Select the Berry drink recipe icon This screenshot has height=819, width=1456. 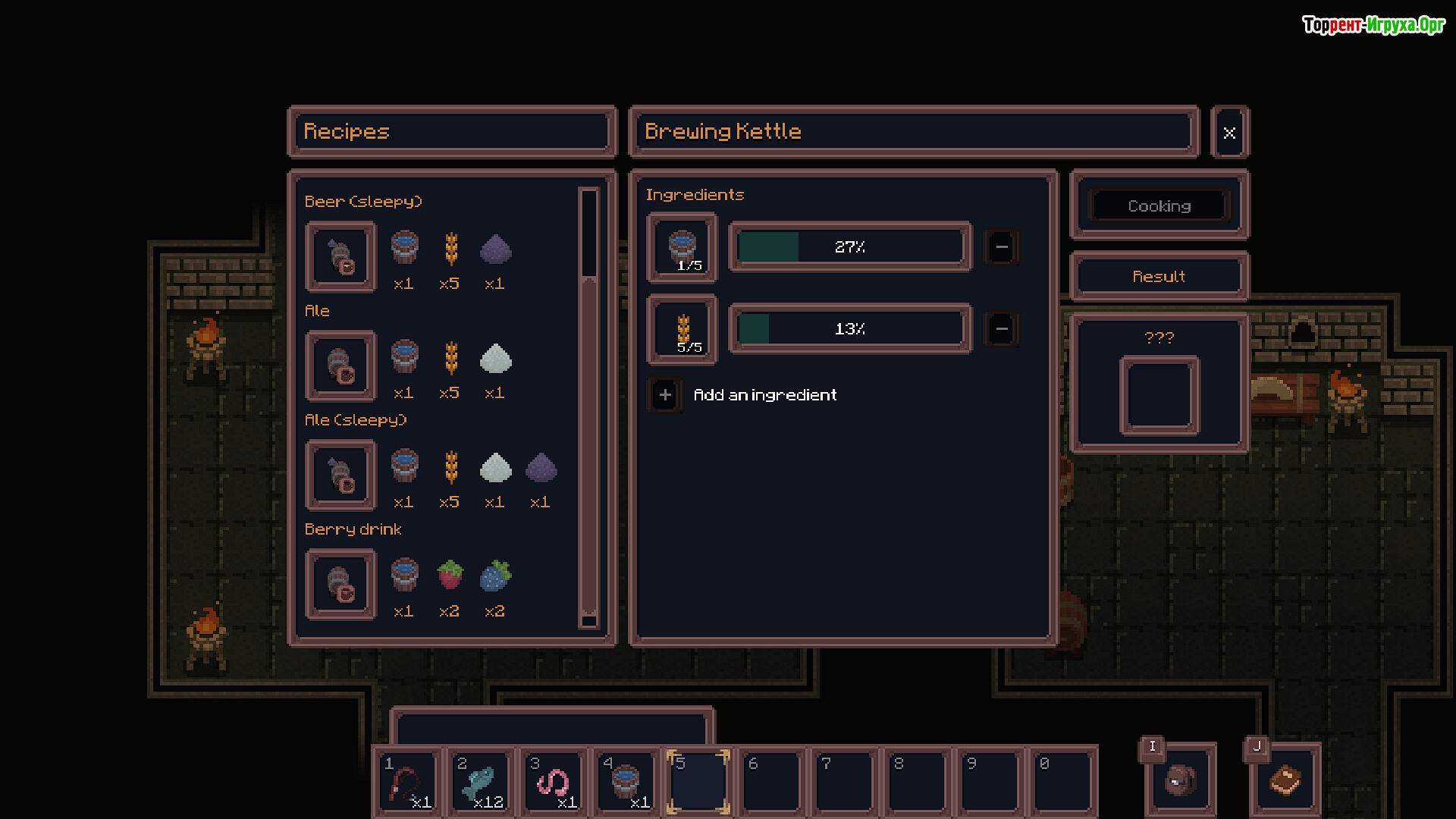[340, 585]
